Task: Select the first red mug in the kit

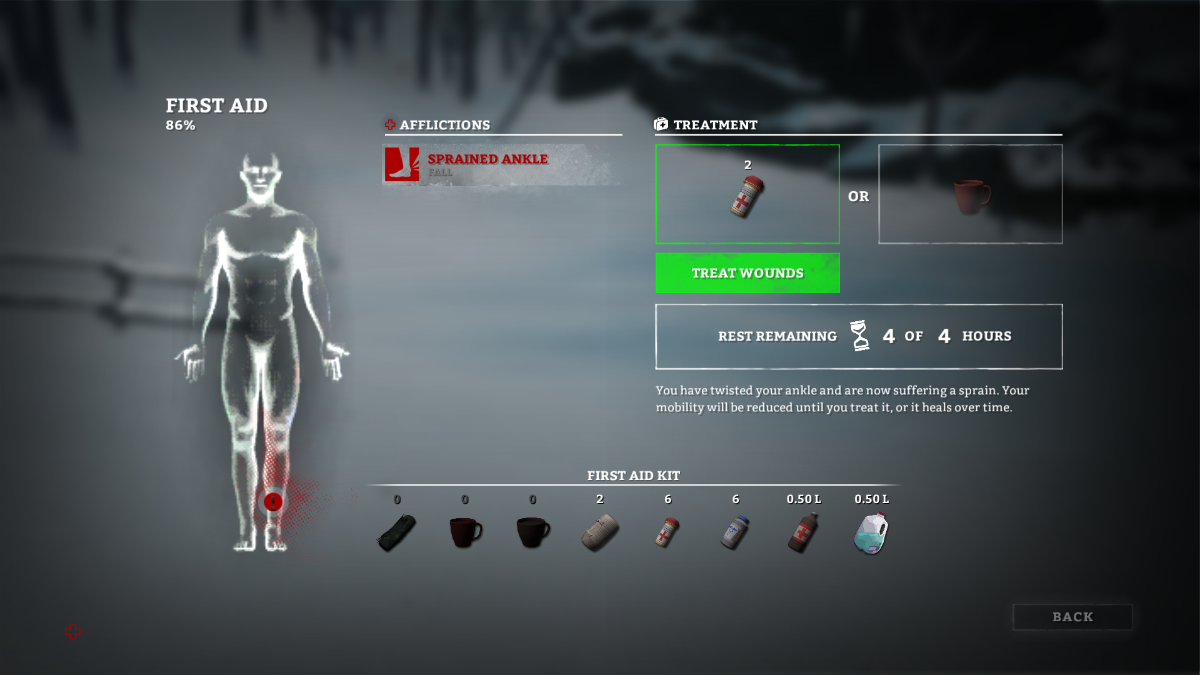Action: click(x=465, y=532)
